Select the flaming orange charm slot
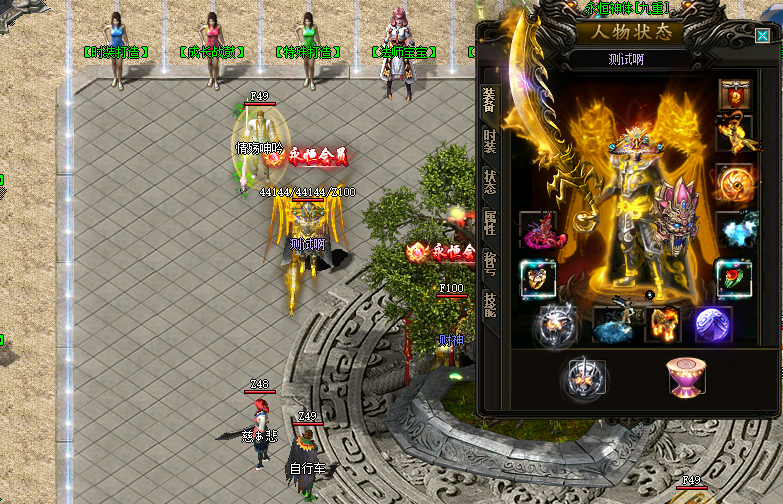The image size is (783, 504). pyautogui.click(x=662, y=325)
